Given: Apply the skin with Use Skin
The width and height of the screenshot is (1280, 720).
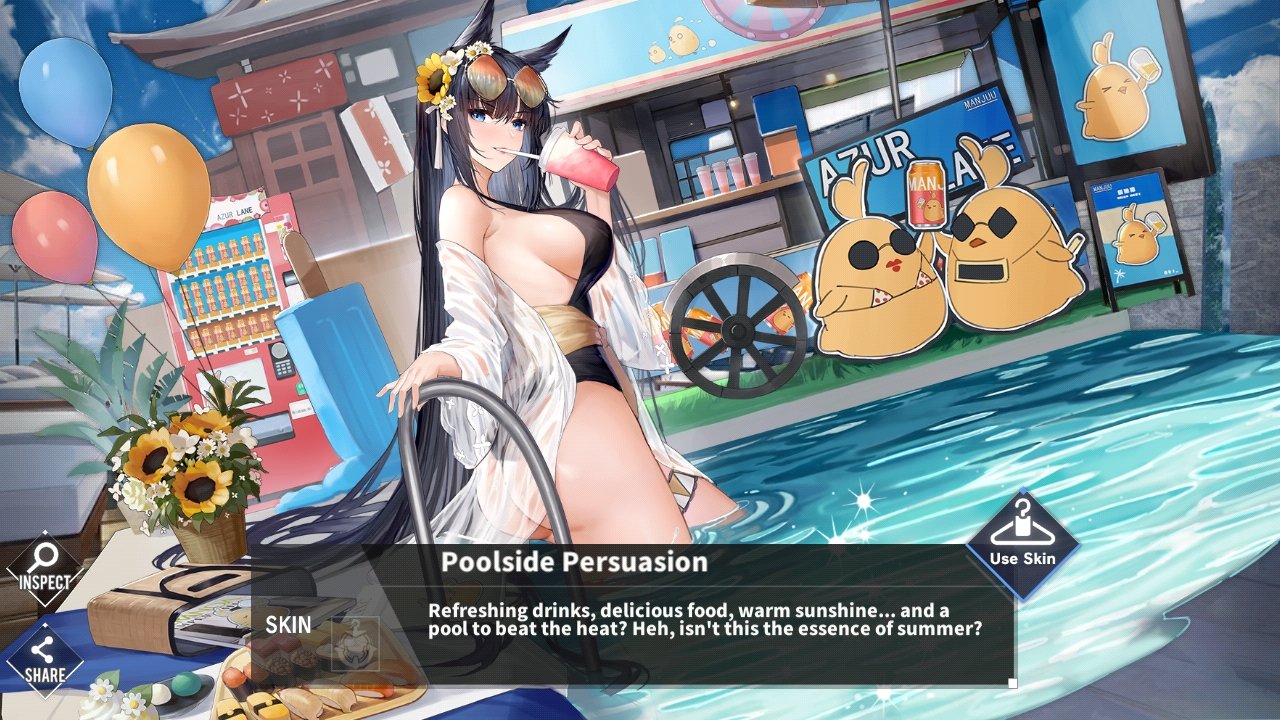Looking at the screenshot, I should click(x=1022, y=545).
